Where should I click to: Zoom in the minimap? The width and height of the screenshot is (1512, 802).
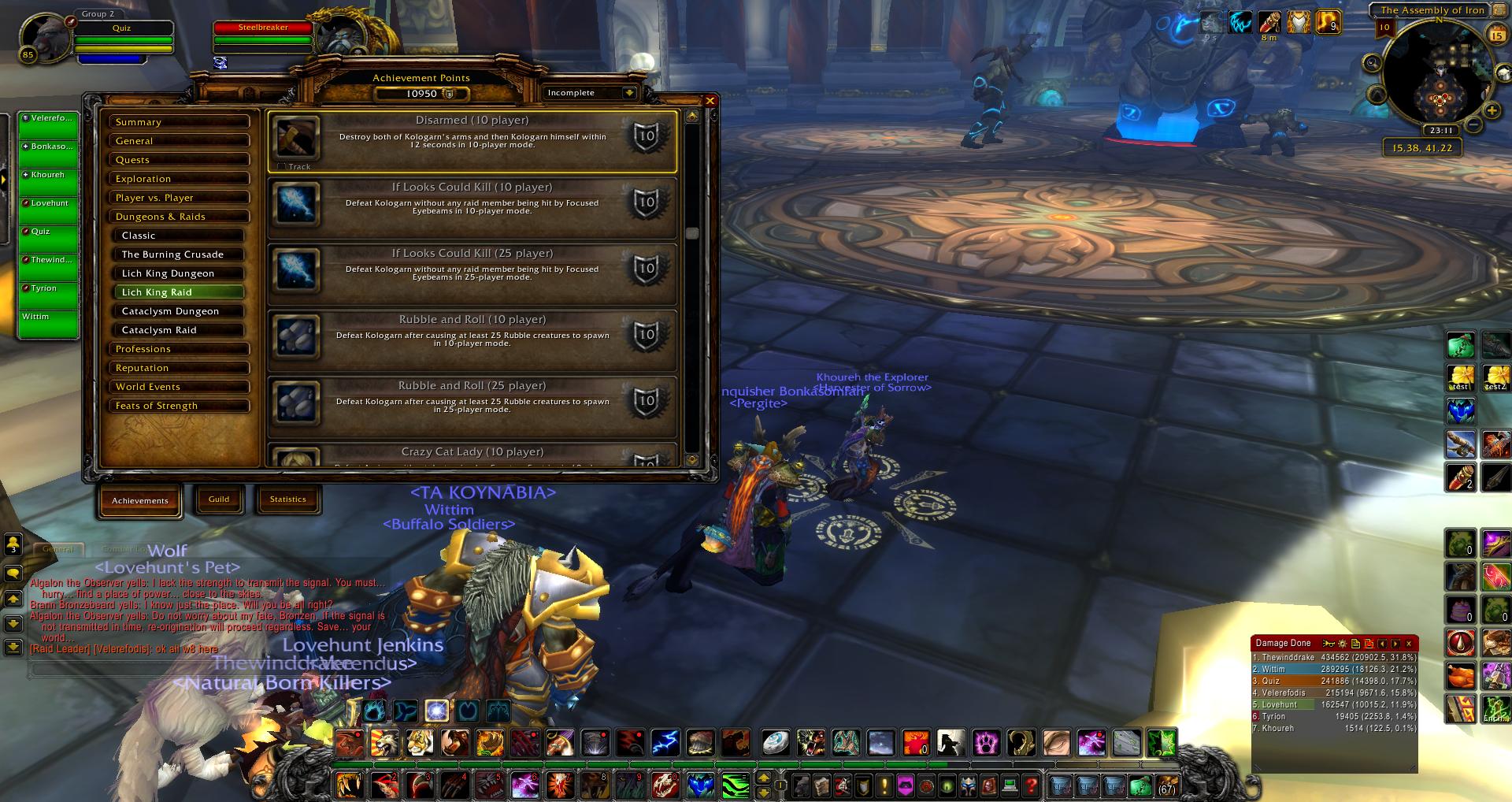point(1491,110)
